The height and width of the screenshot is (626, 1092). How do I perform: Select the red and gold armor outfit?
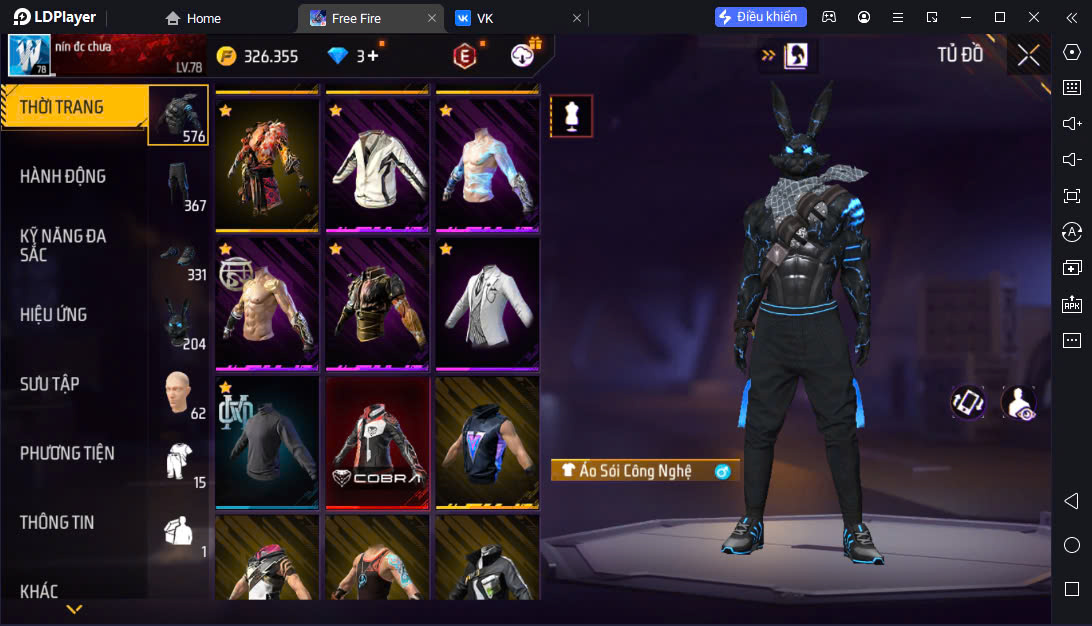[267, 163]
